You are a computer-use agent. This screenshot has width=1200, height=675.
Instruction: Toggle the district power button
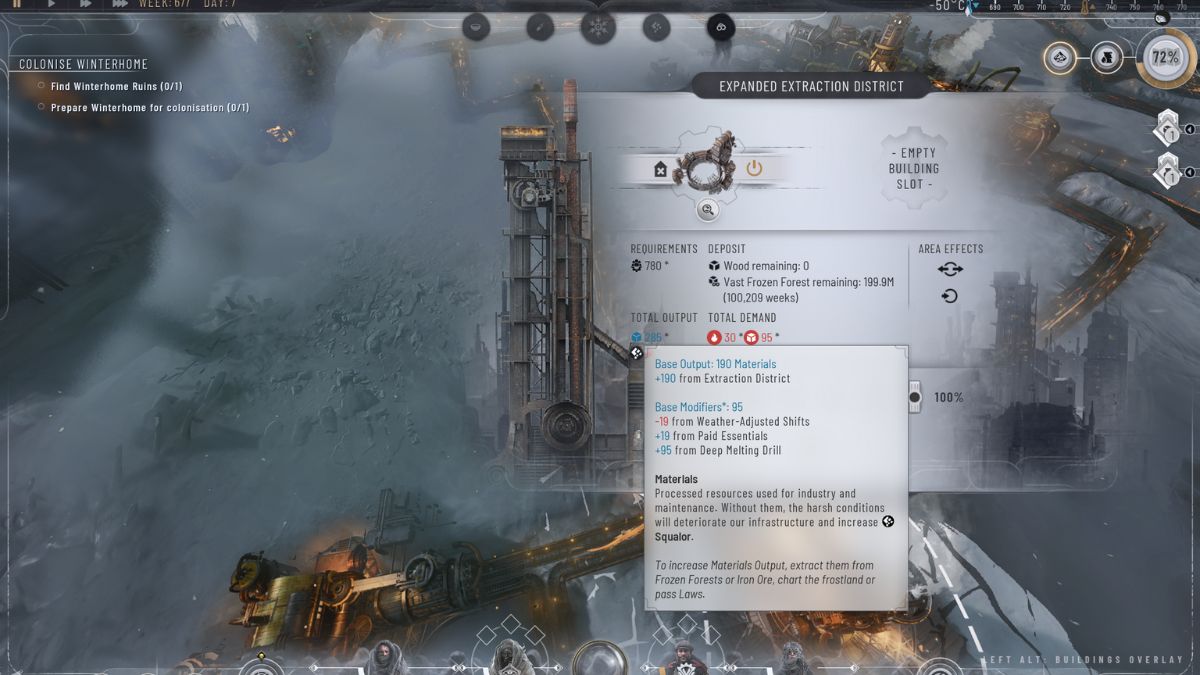754,168
